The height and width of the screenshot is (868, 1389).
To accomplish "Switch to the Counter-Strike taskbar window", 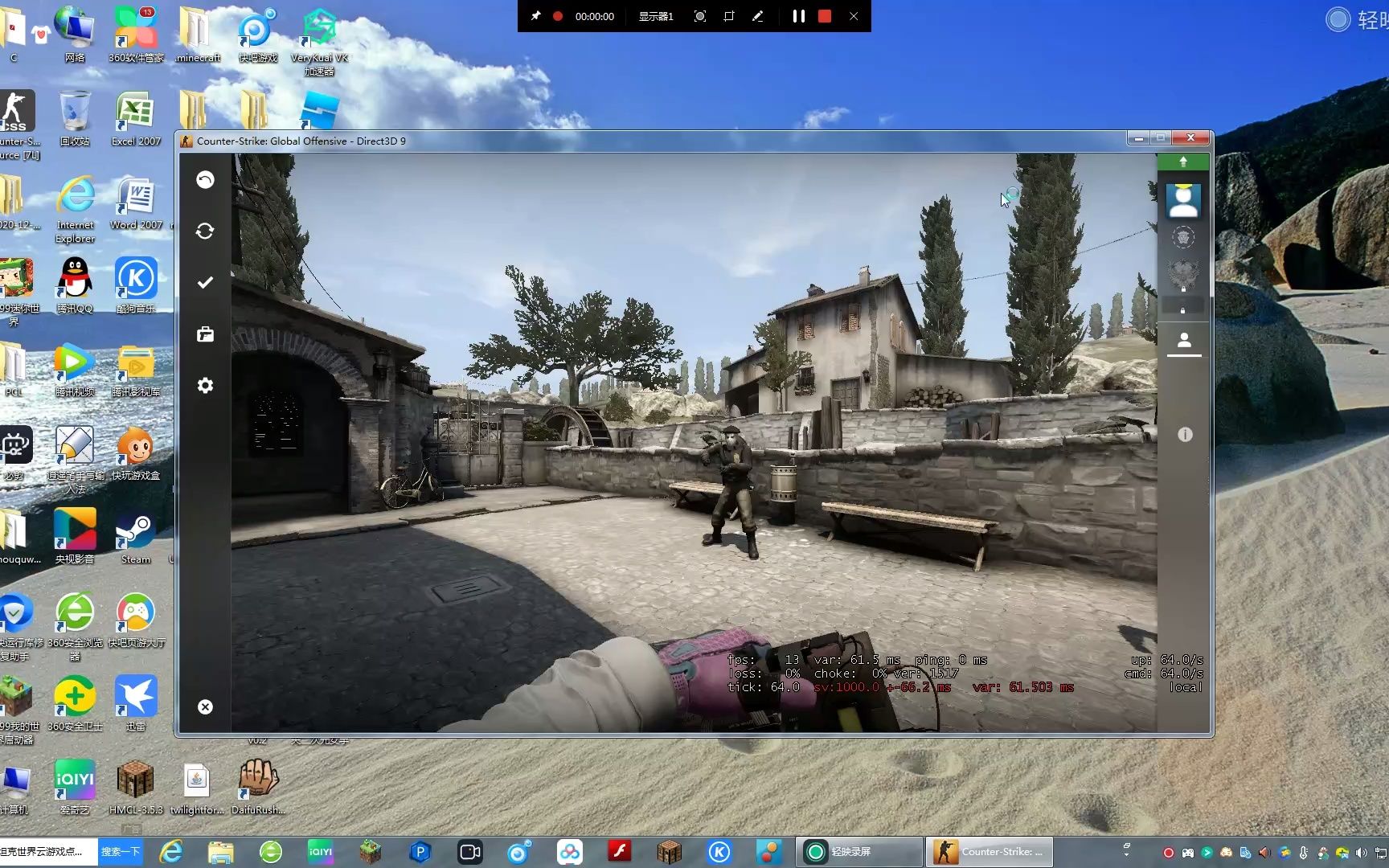I will click(989, 851).
